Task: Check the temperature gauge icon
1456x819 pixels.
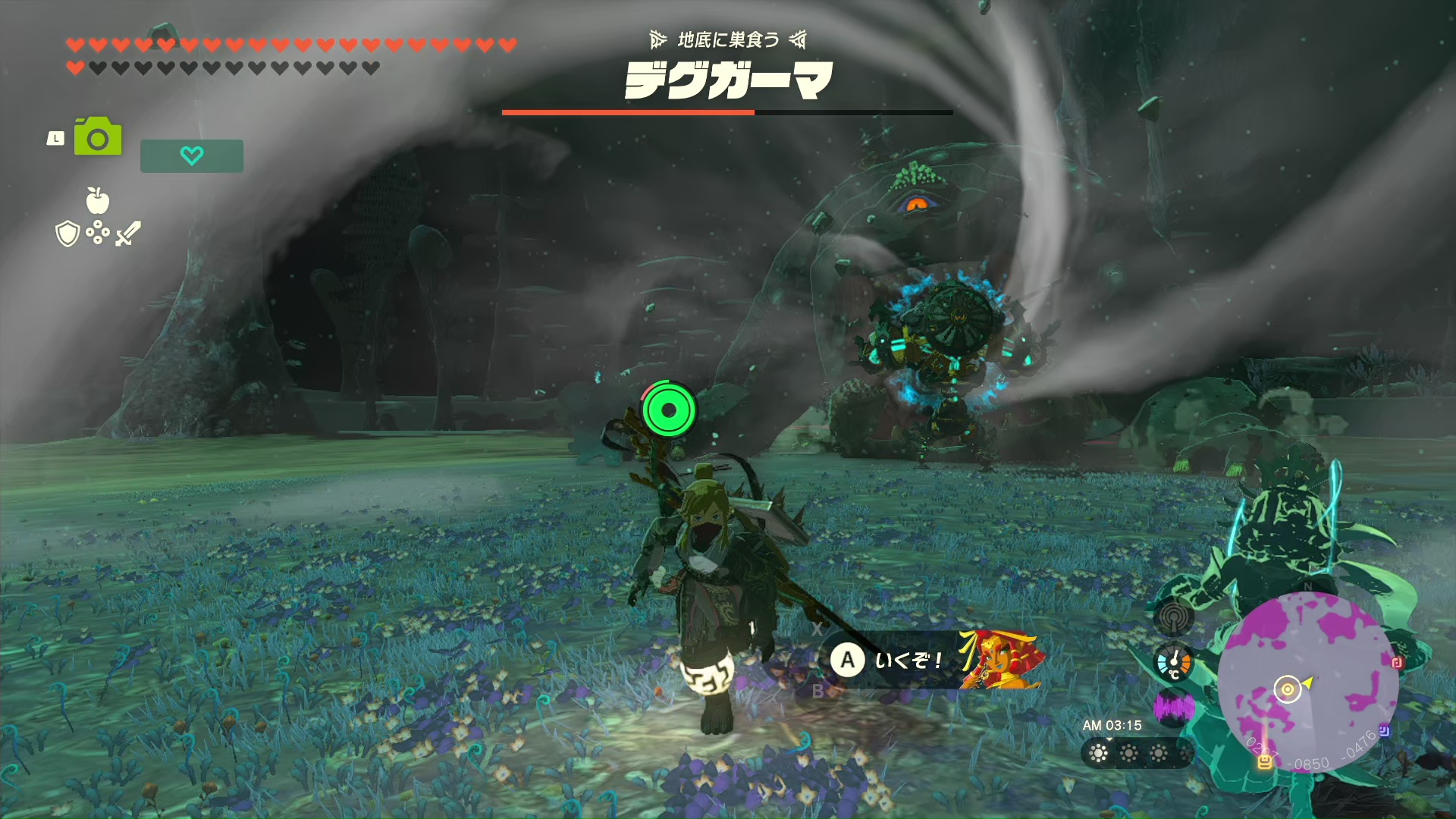Action: [1173, 663]
